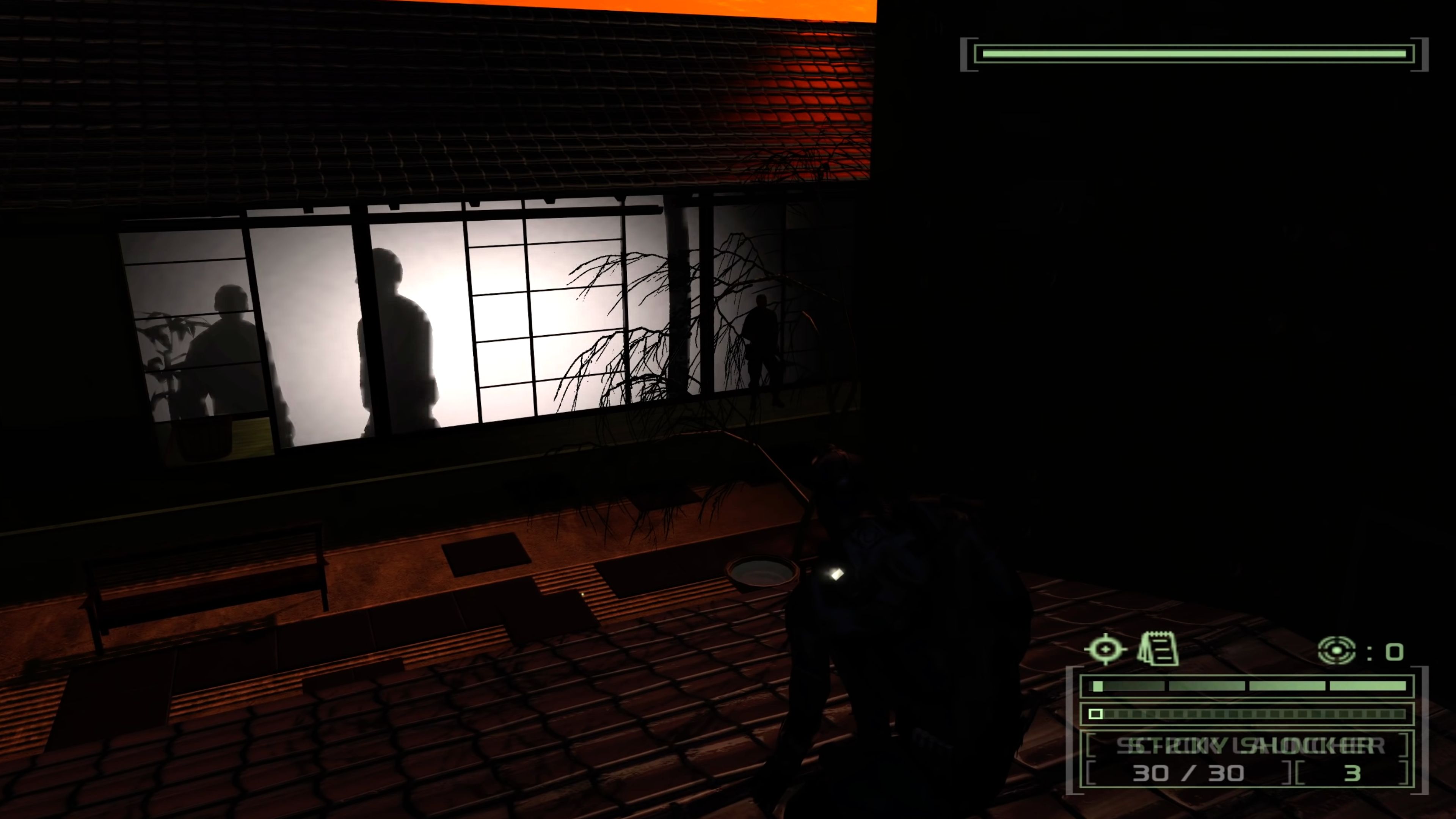Click the gadget count showing 3
Screen dimensions: 1456x819
[1354, 773]
